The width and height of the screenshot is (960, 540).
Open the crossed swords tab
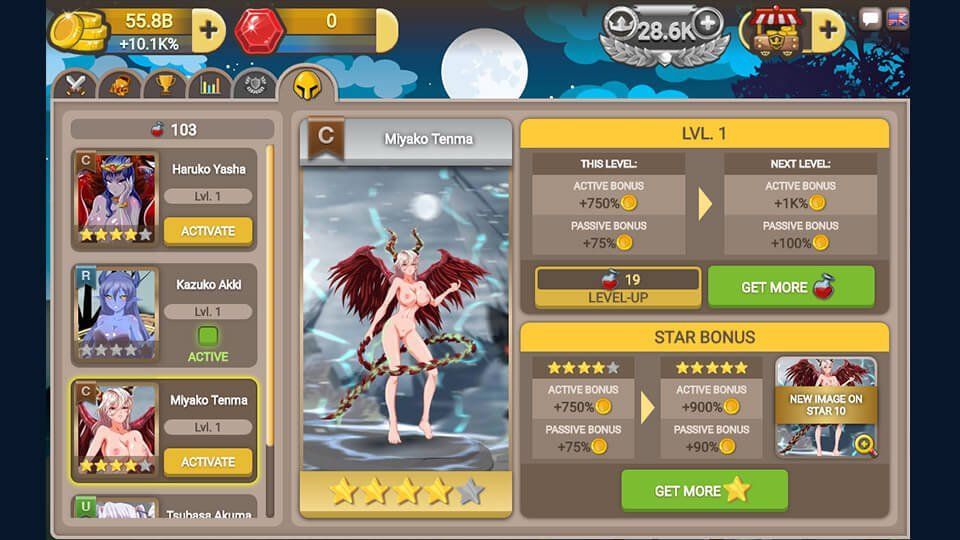pos(79,85)
